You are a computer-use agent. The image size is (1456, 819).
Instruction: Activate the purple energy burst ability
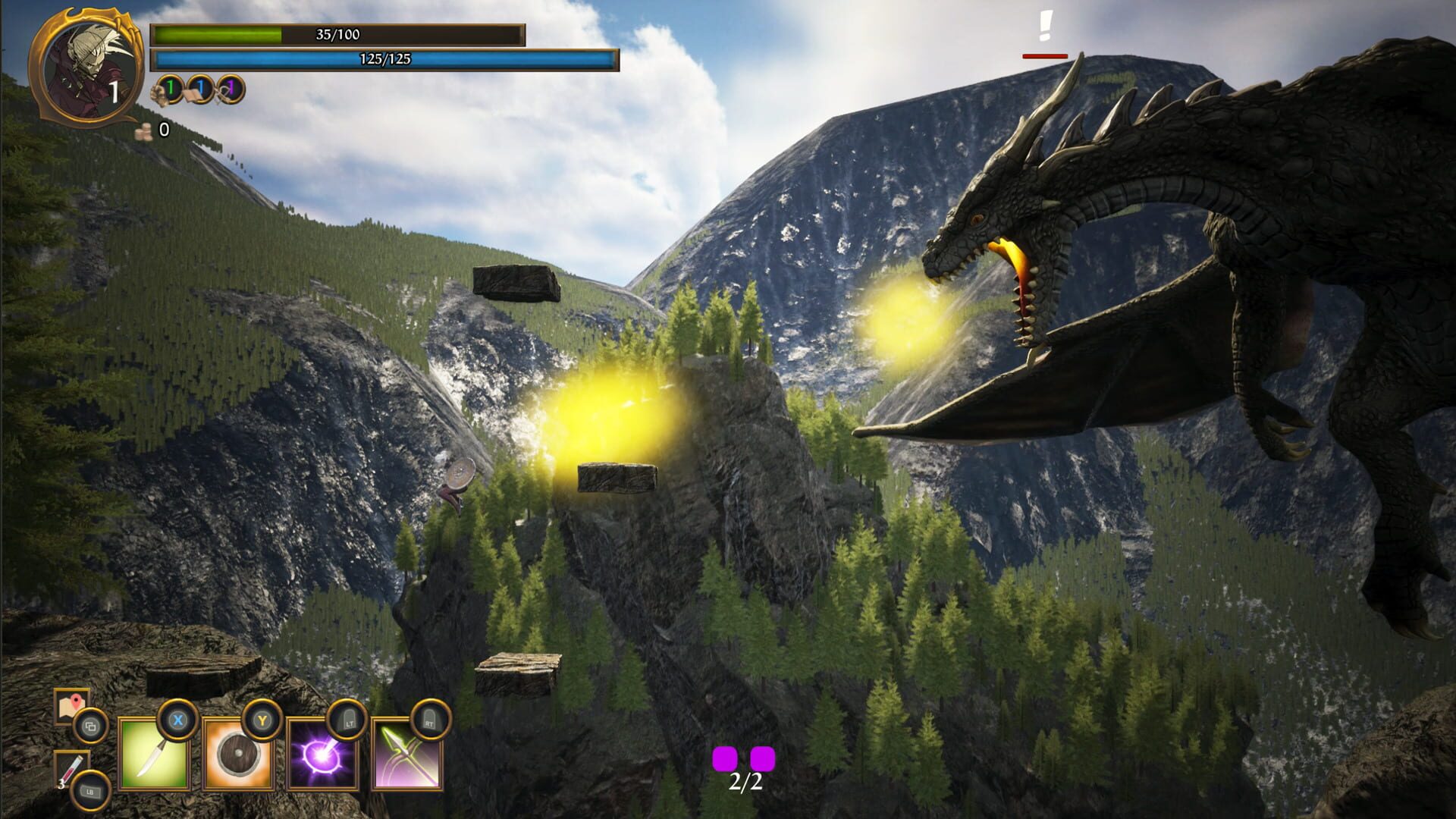click(x=322, y=755)
